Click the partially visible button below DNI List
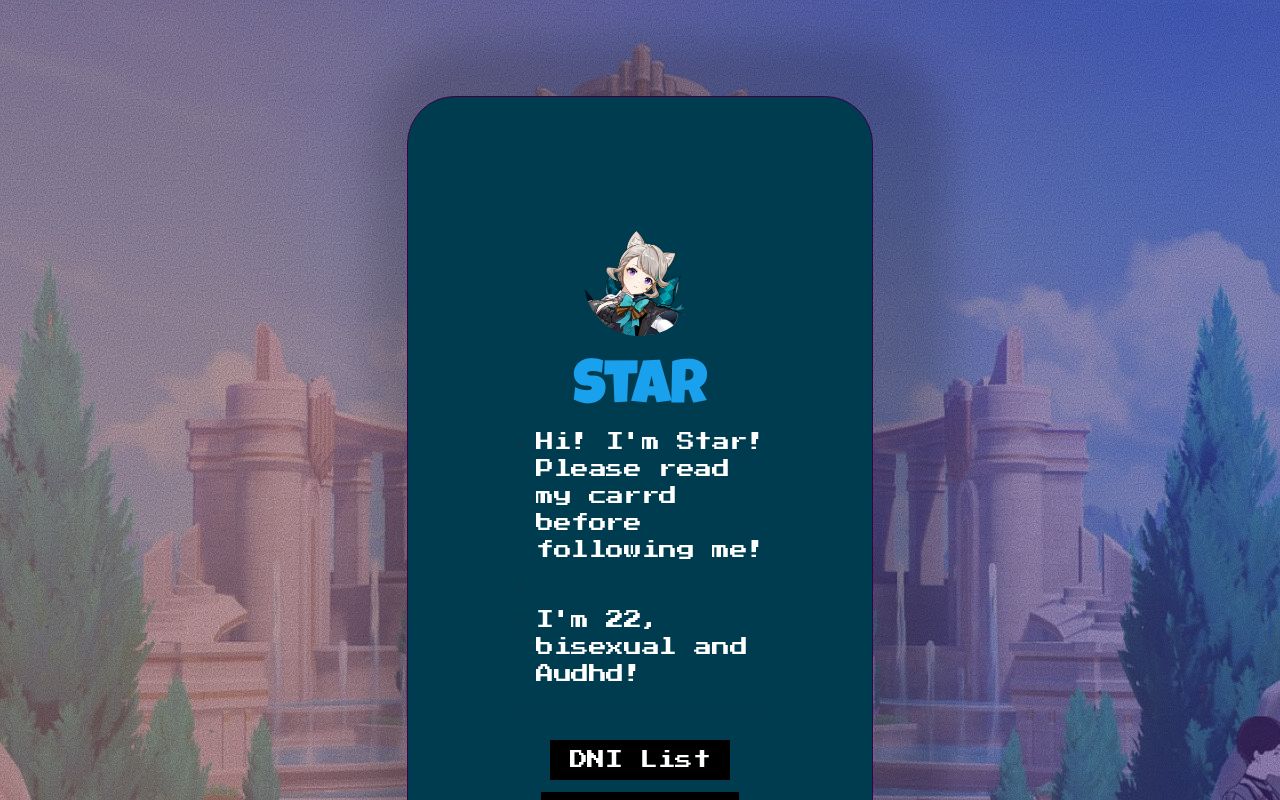Image resolution: width=1280 pixels, height=800 pixels. click(x=640, y=795)
